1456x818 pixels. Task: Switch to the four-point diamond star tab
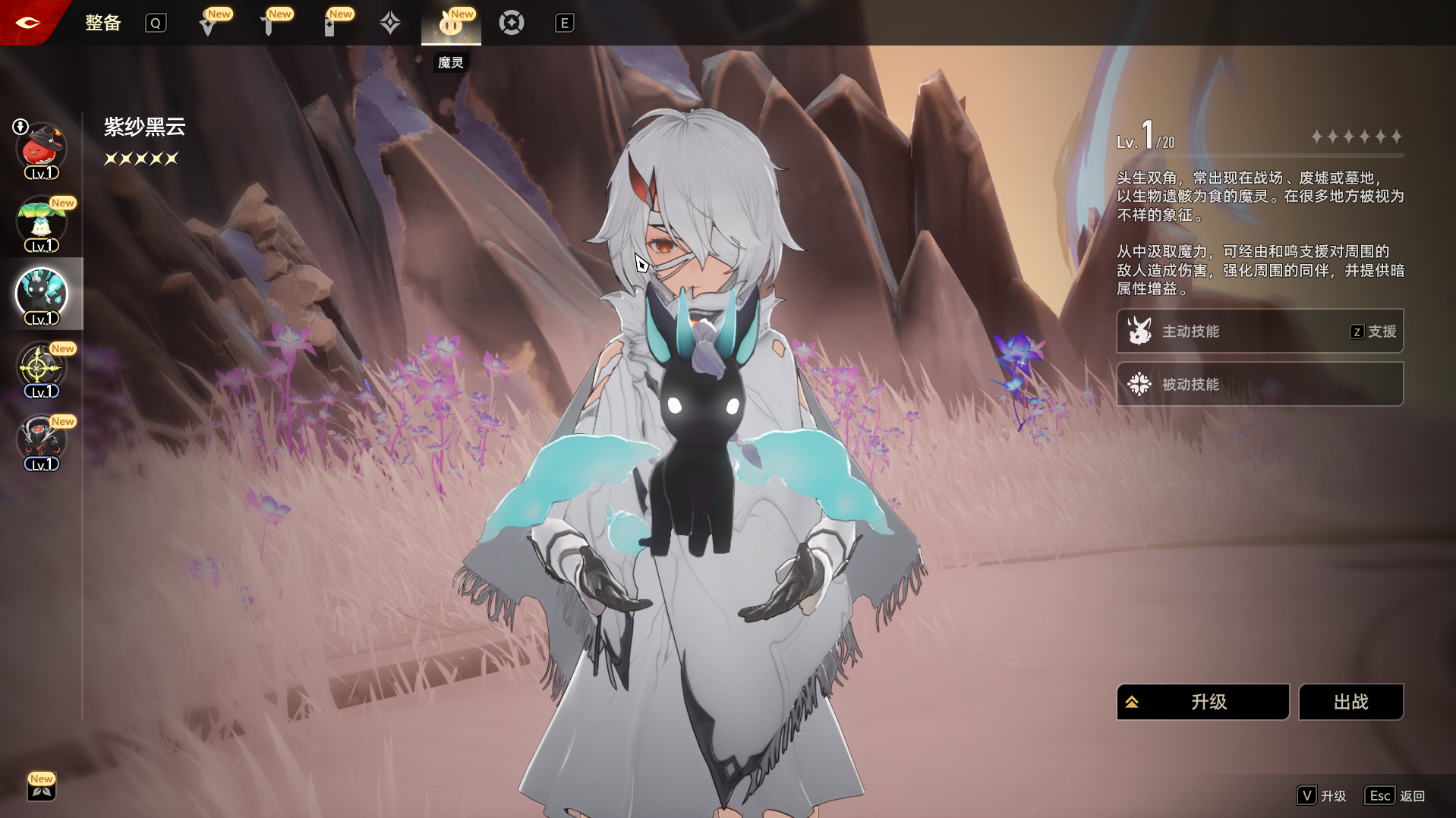click(390, 24)
